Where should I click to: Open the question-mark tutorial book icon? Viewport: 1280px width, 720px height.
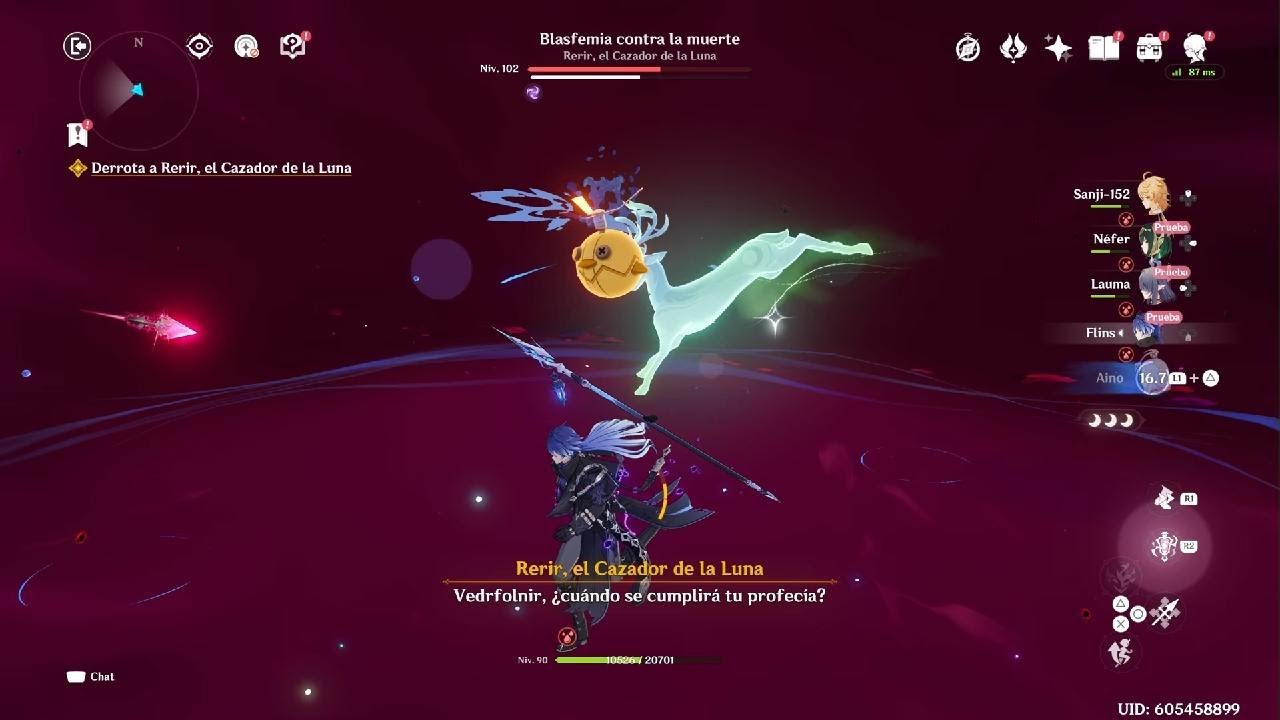coord(292,46)
